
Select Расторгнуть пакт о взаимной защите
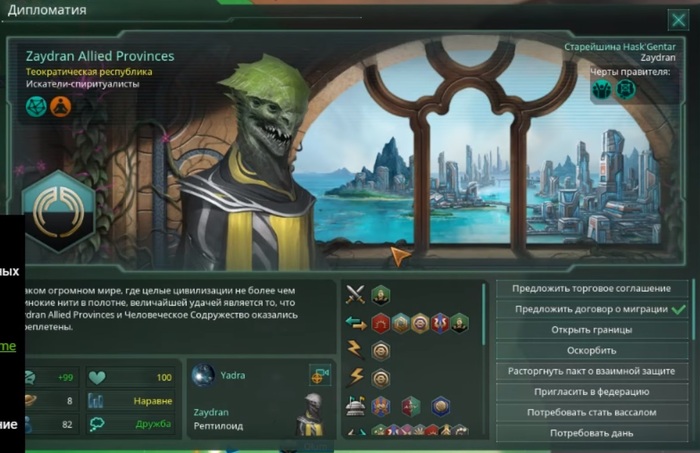(x=591, y=371)
